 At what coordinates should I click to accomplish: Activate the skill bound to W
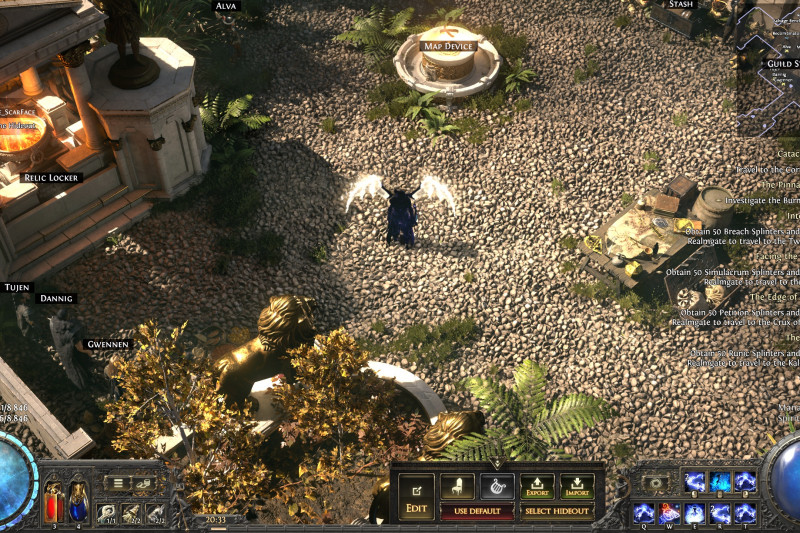coord(671,513)
